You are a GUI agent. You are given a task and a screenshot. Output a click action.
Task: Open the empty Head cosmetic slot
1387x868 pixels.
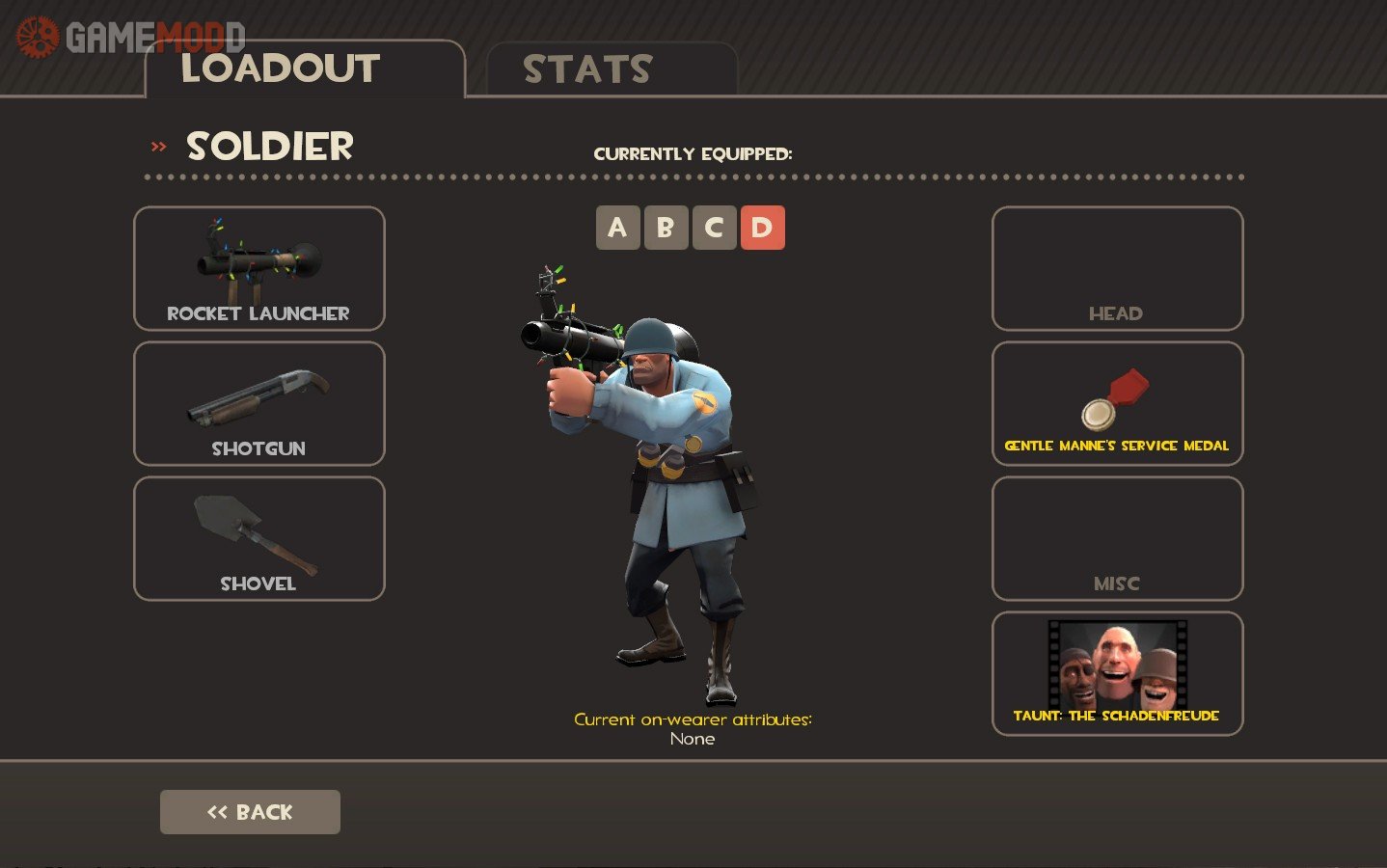pyautogui.click(x=1117, y=269)
